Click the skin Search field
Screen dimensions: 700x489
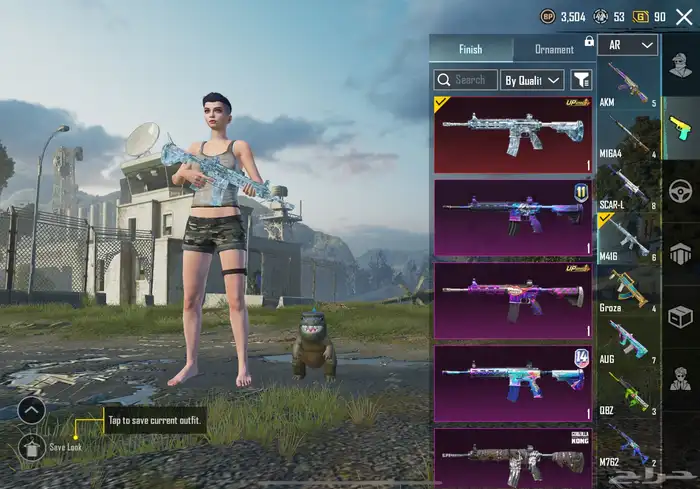click(466, 79)
